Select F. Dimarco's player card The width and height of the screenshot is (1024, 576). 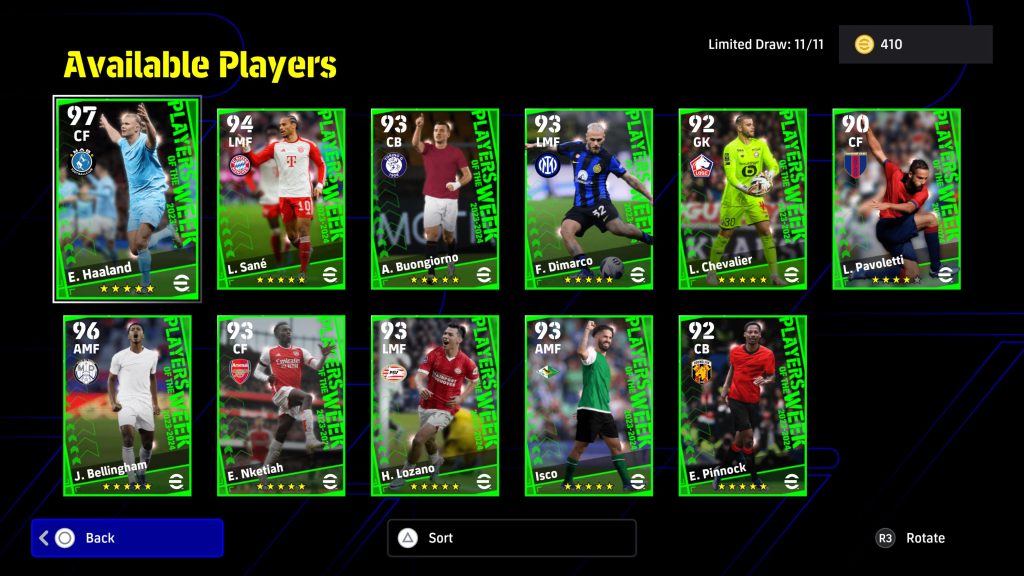coord(589,199)
